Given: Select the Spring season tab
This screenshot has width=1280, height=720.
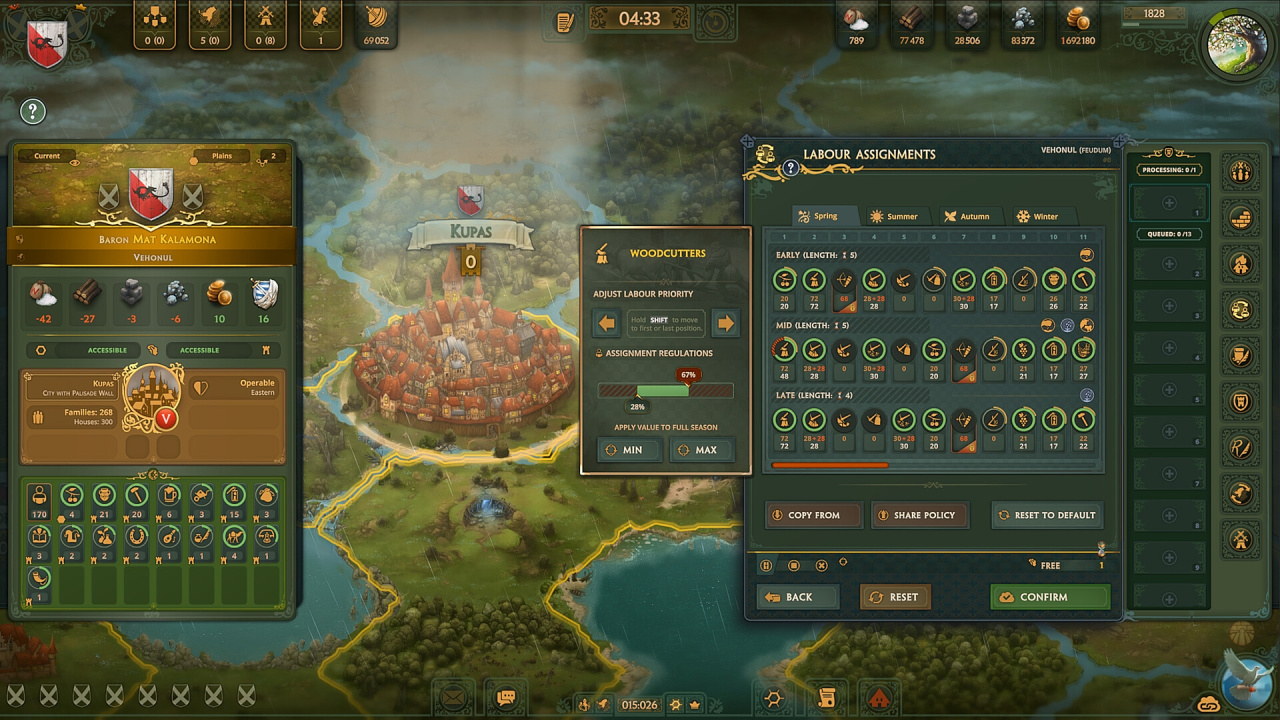Looking at the screenshot, I should pyautogui.click(x=817, y=216).
